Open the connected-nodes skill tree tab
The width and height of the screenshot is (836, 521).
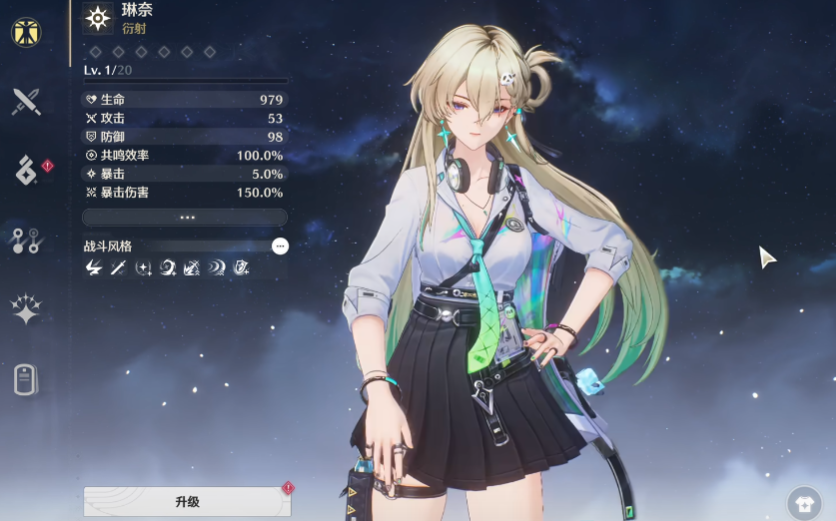(26, 240)
